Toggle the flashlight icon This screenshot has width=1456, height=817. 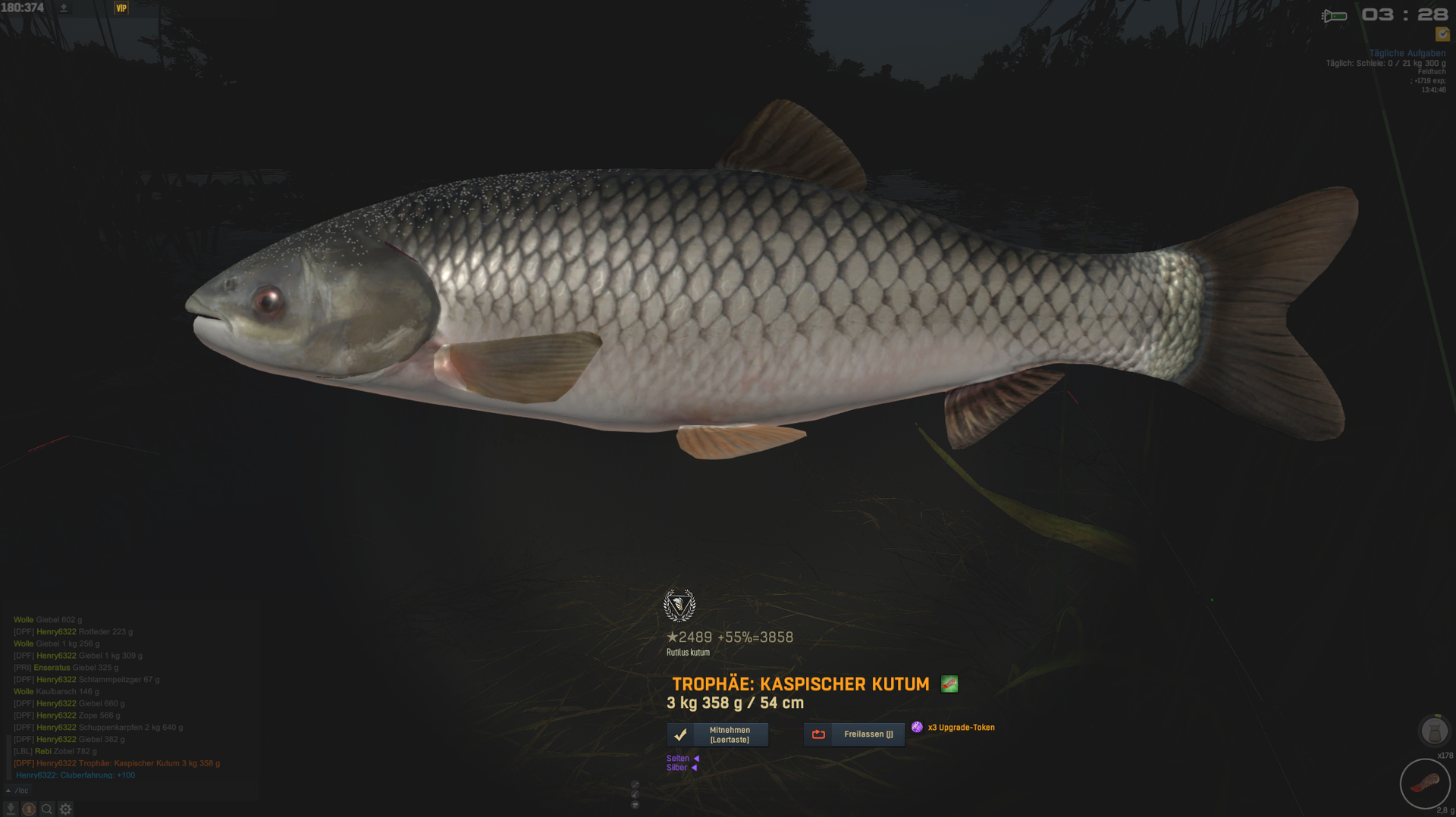pos(1334,16)
